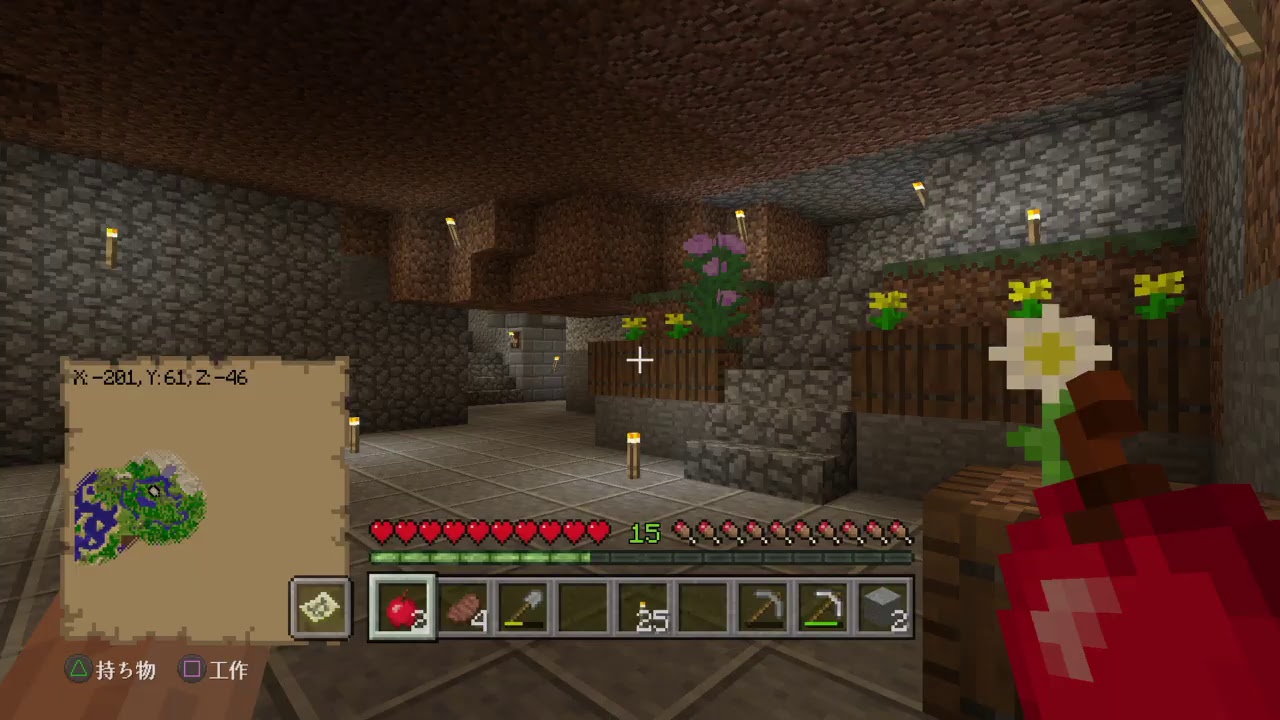
Task: Select the cooked porkchop stack of 4
Action: [462, 610]
